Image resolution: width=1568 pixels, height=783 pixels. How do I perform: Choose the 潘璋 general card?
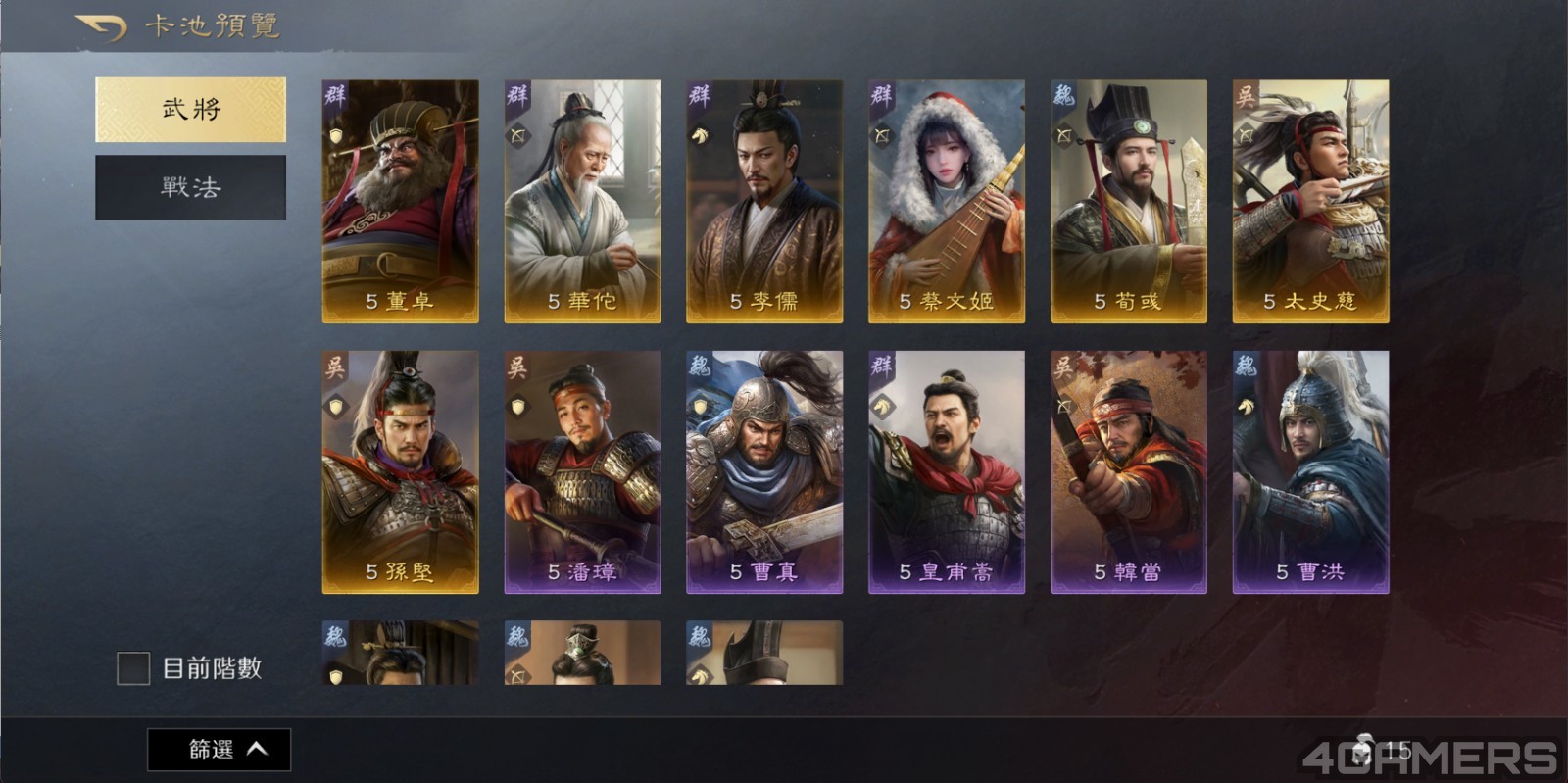pyautogui.click(x=582, y=471)
